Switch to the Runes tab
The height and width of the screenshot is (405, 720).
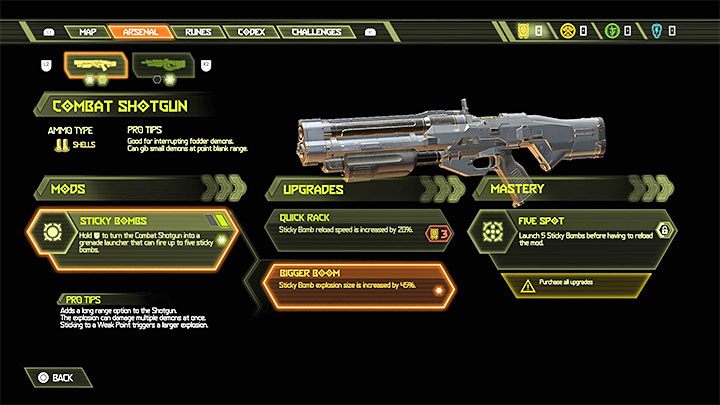[x=198, y=31]
